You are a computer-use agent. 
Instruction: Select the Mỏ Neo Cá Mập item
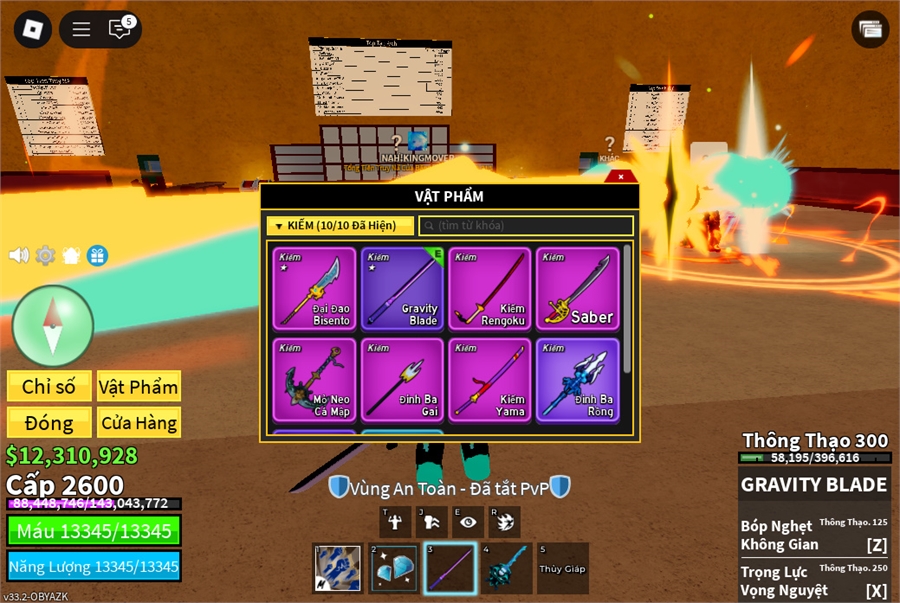pyautogui.click(x=314, y=379)
